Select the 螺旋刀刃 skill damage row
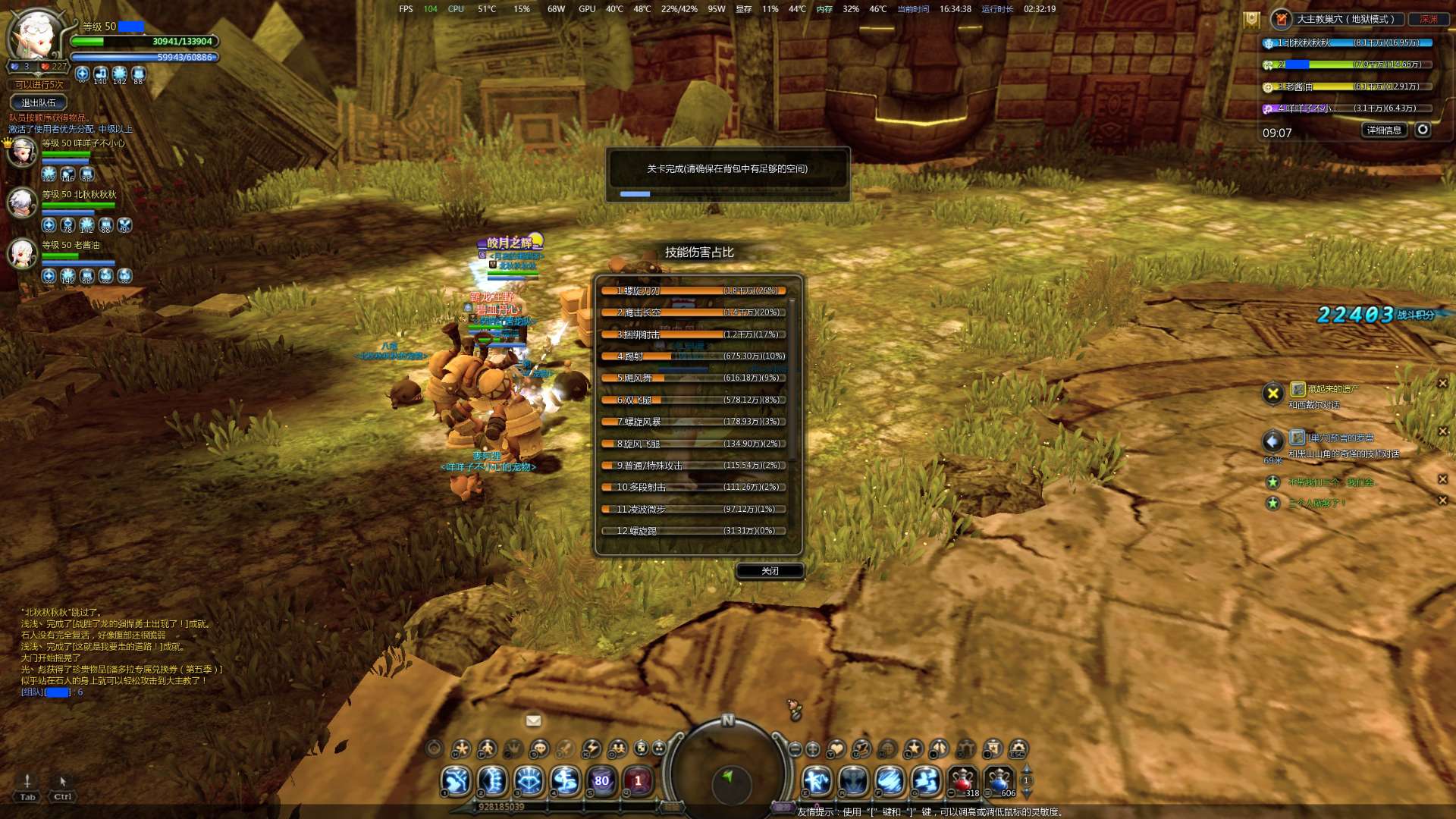Image resolution: width=1456 pixels, height=819 pixels. tap(694, 290)
